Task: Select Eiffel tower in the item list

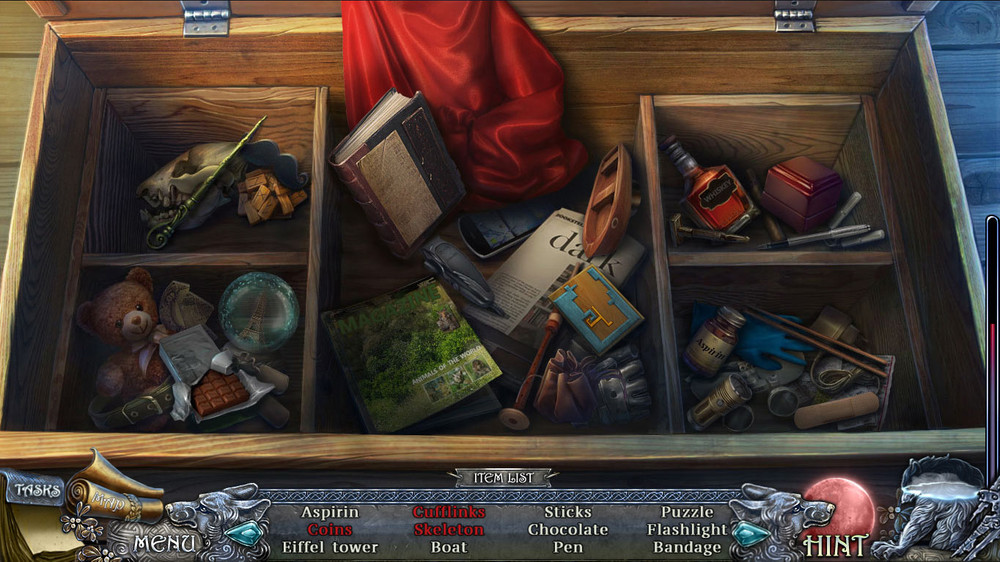Action: click(x=330, y=547)
